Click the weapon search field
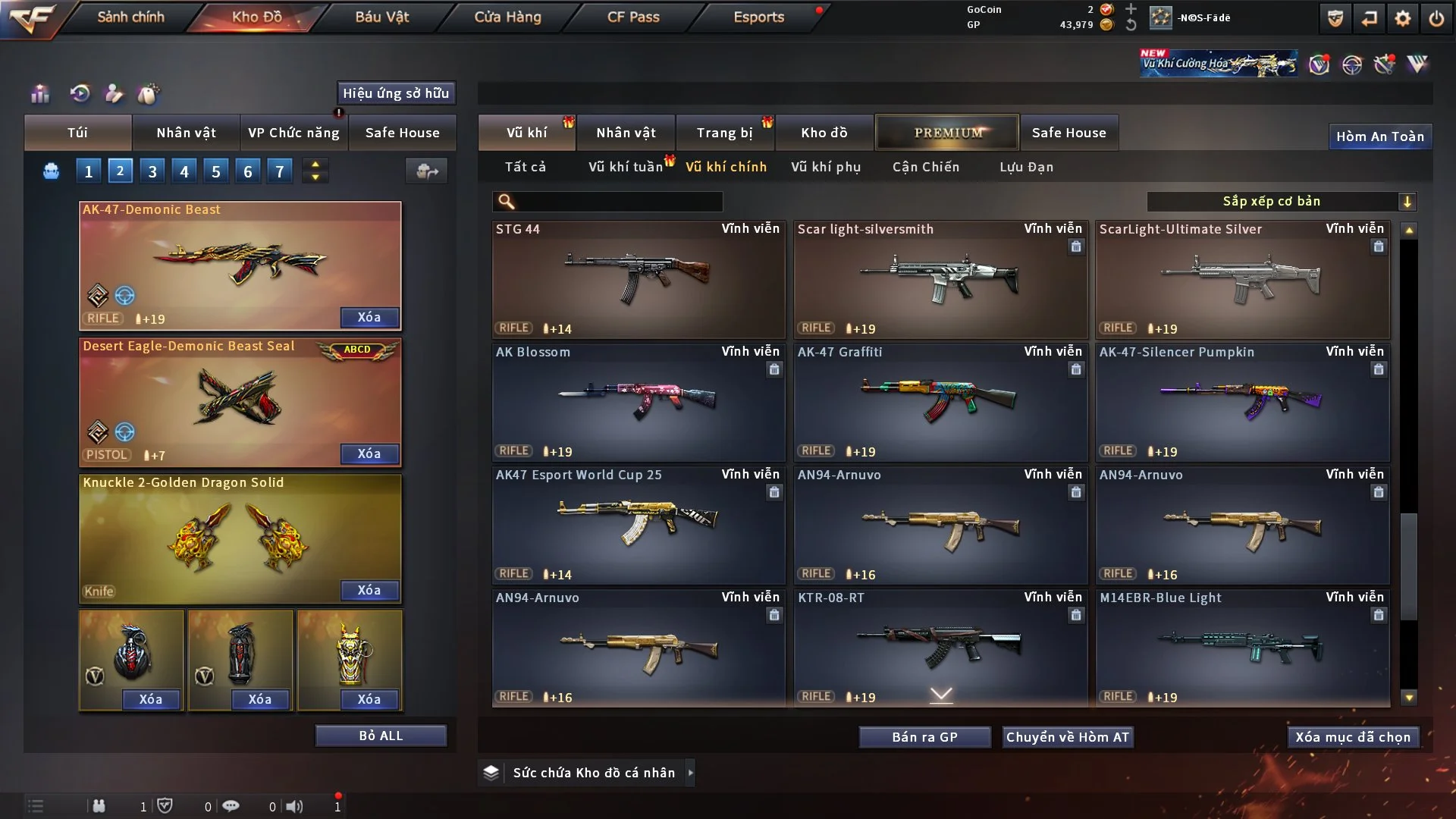The width and height of the screenshot is (1456, 819). pyautogui.click(x=618, y=202)
